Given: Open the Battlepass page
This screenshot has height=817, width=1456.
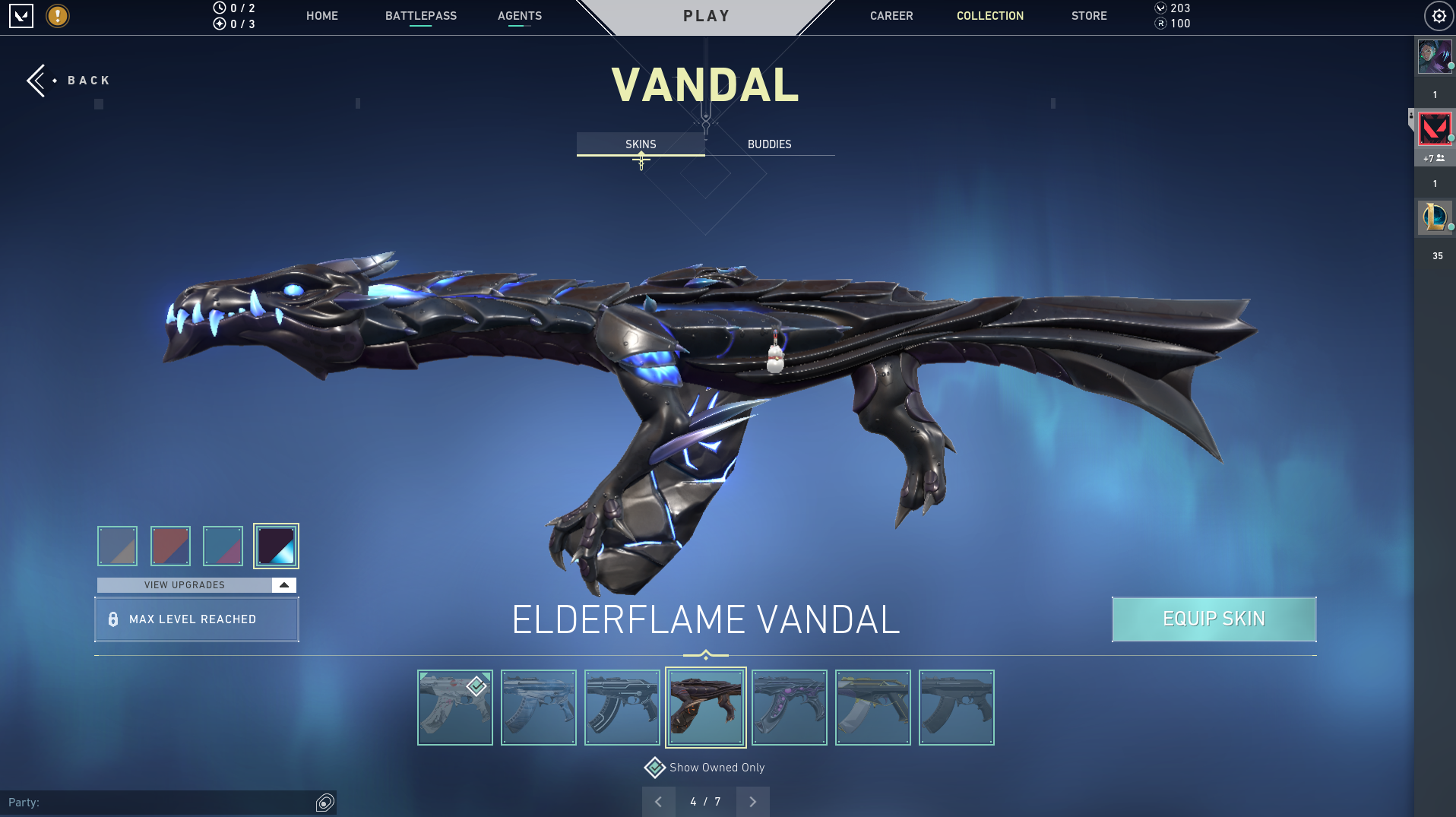Looking at the screenshot, I should point(421,16).
